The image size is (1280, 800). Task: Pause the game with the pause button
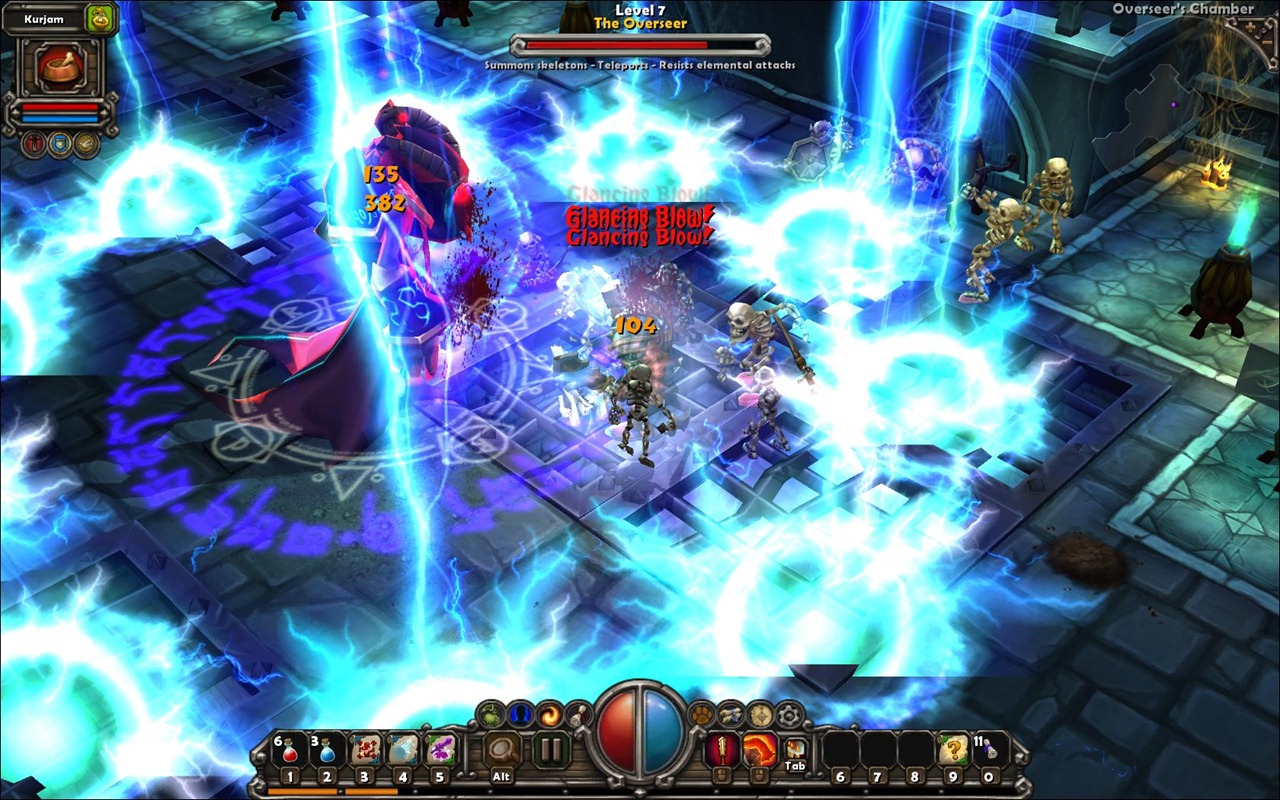pyautogui.click(x=549, y=750)
